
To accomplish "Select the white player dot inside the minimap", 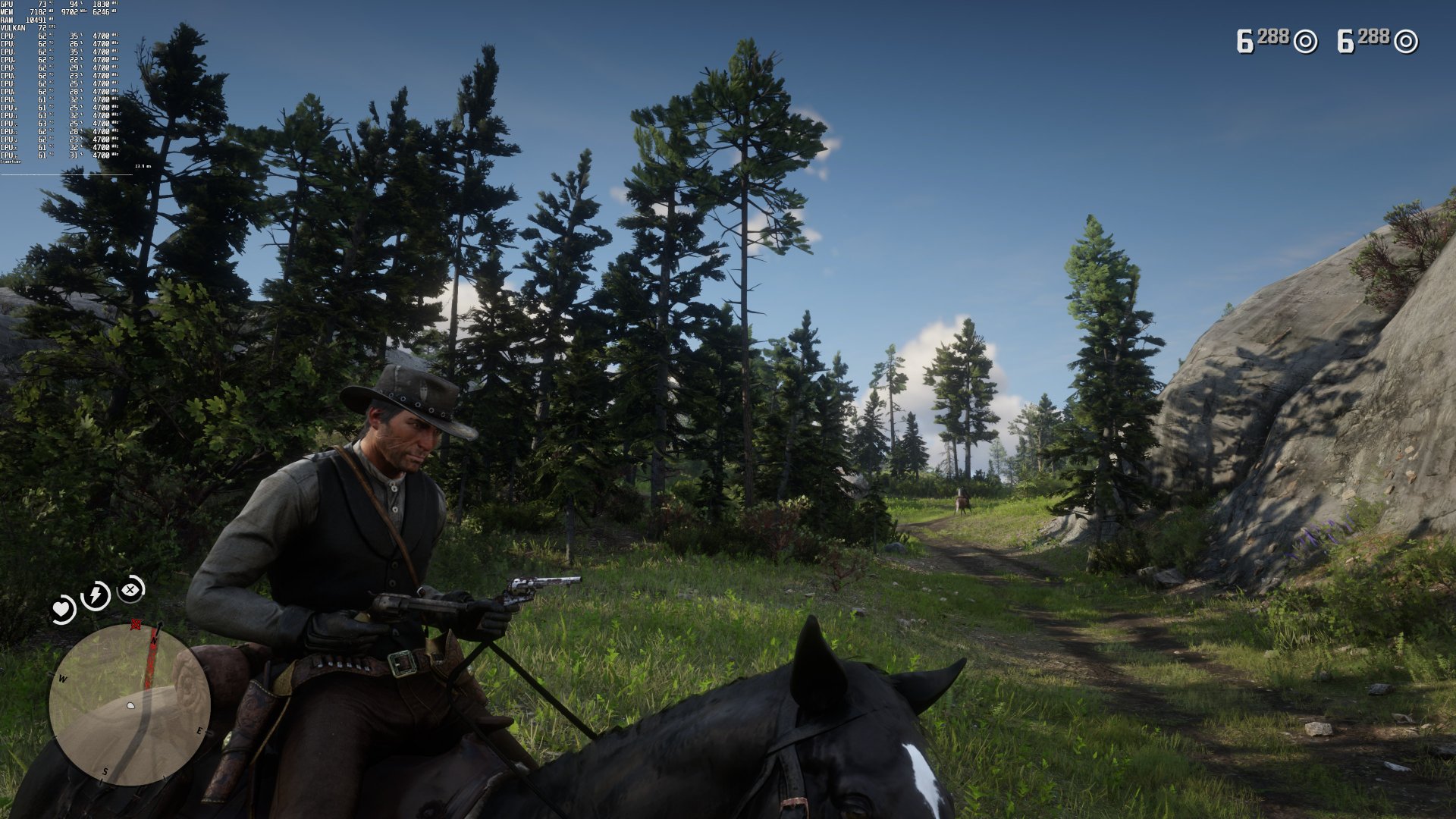I will 130,705.
